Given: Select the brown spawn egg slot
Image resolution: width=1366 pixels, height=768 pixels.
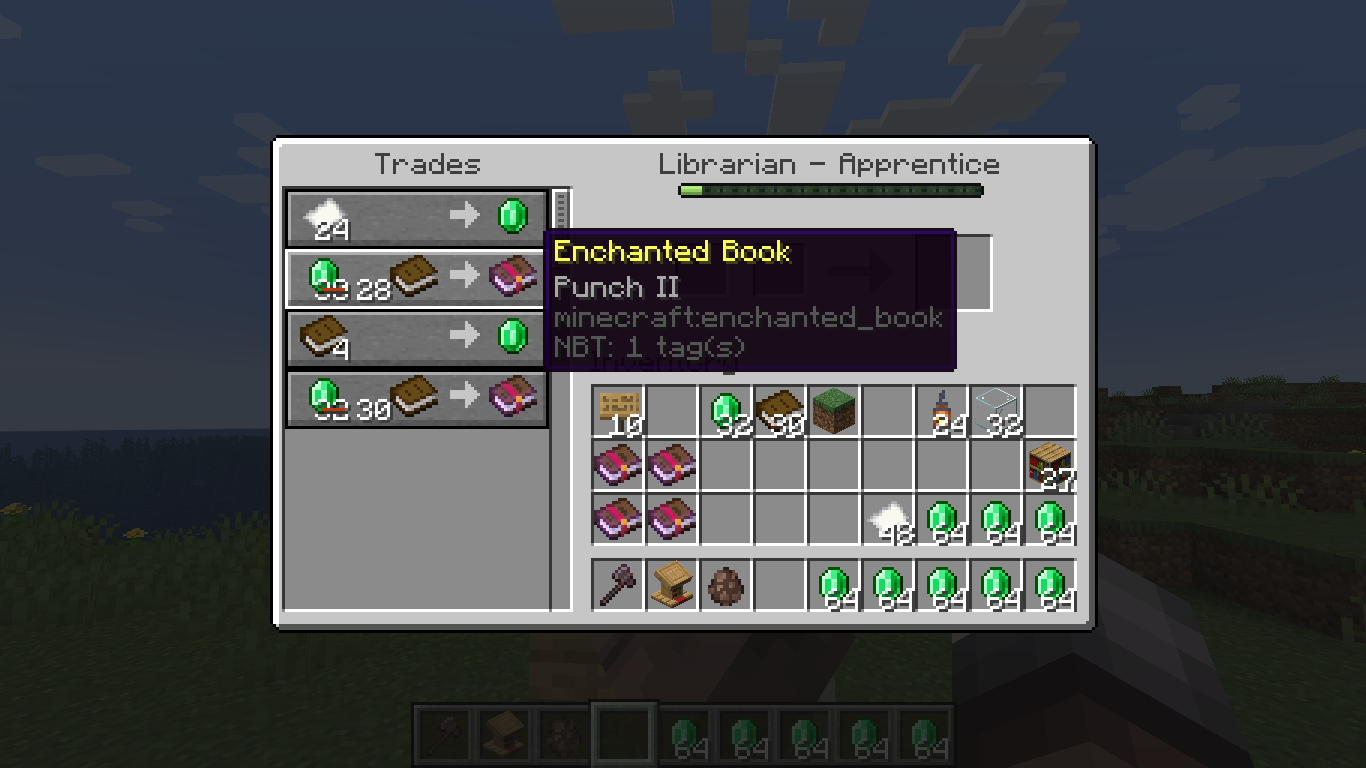Looking at the screenshot, I should point(727,584).
